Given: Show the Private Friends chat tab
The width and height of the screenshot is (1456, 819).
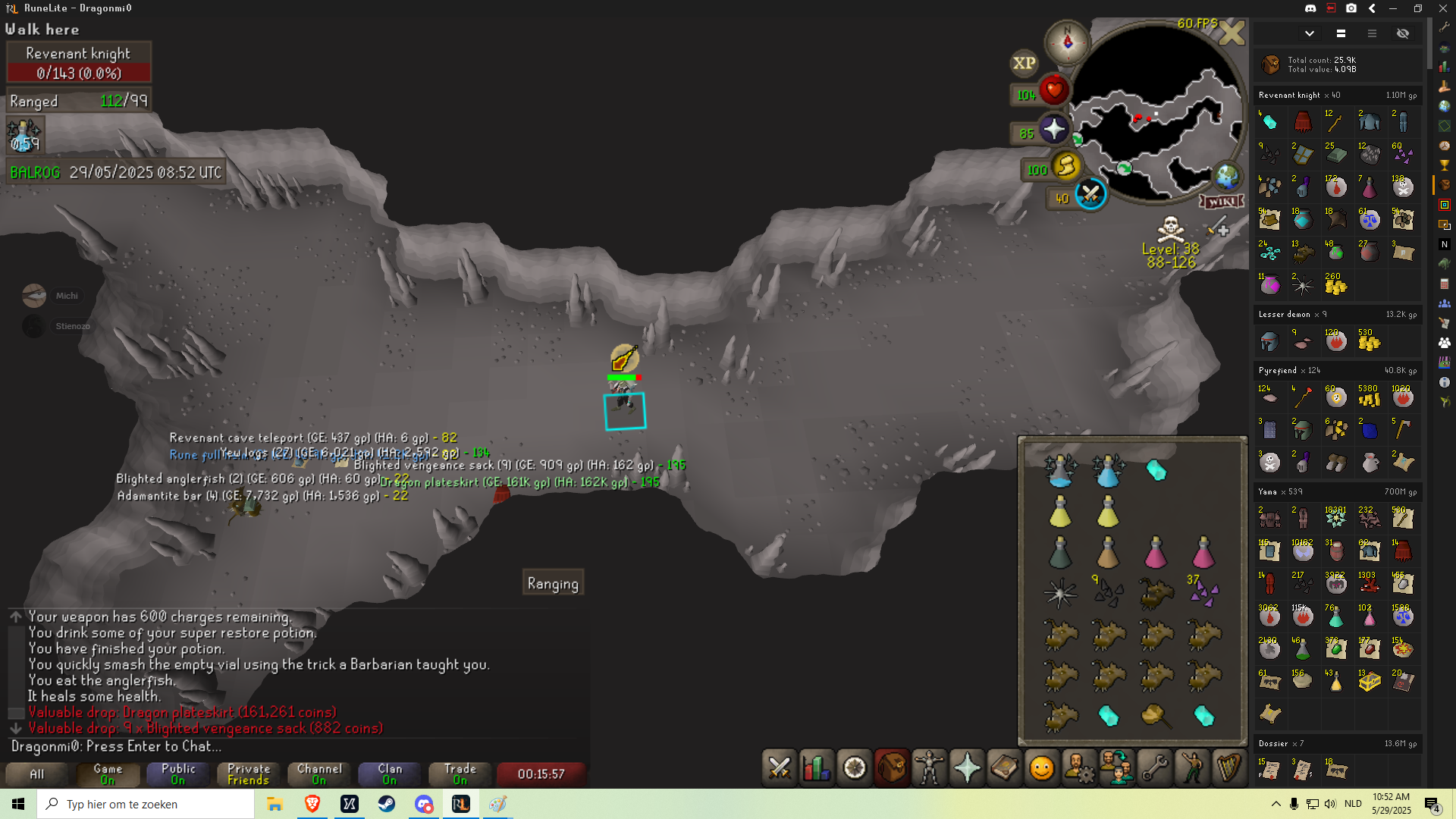Looking at the screenshot, I should tap(249, 774).
